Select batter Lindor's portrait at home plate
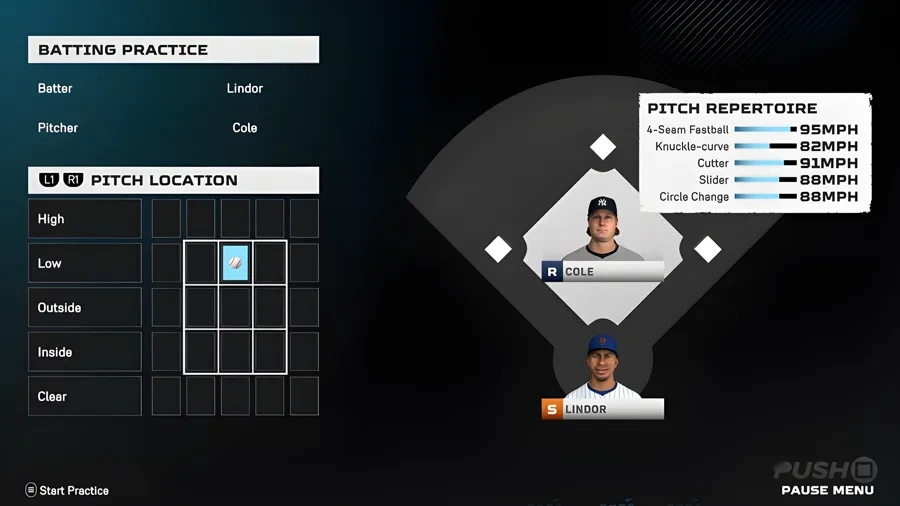 [602, 367]
